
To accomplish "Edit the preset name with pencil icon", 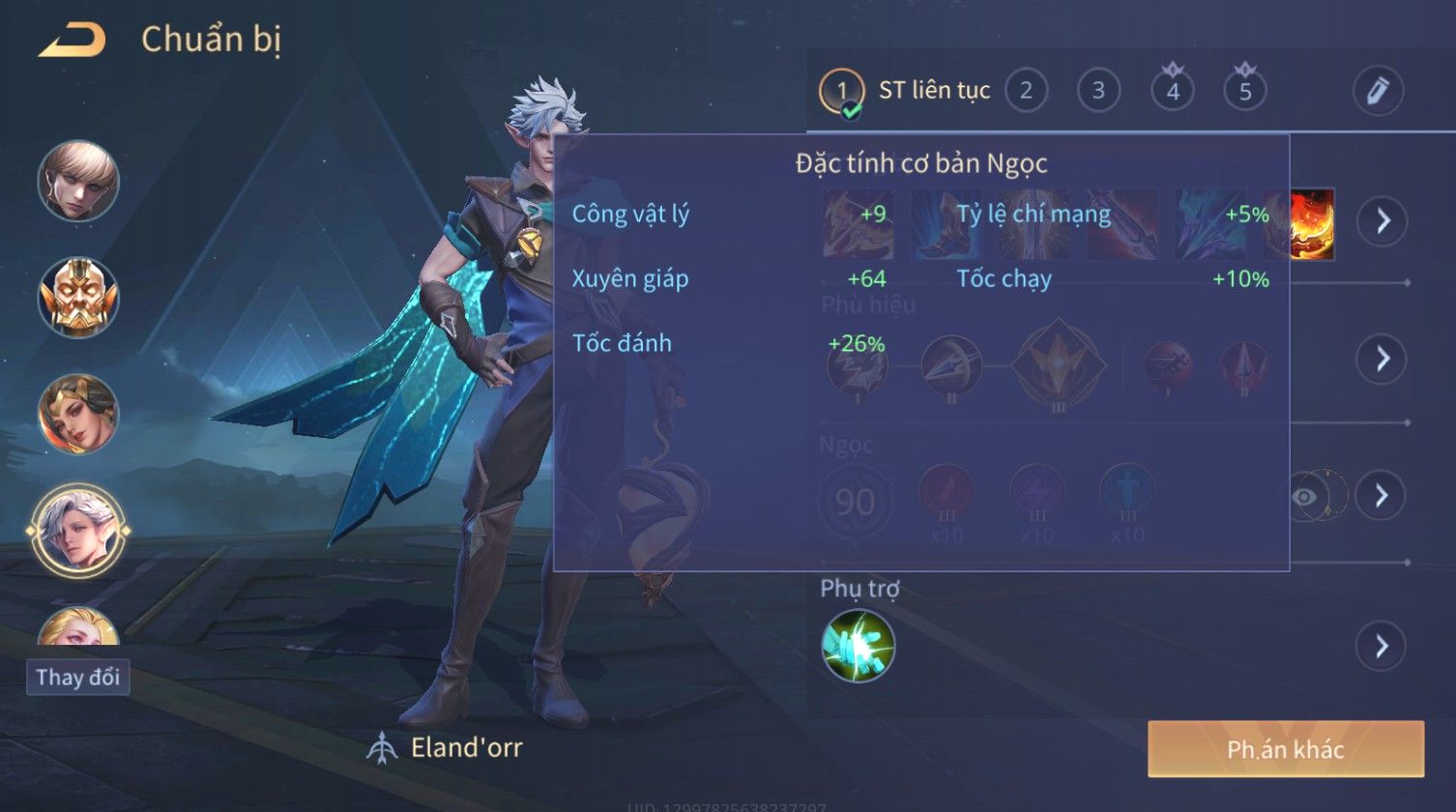I will coord(1378,91).
